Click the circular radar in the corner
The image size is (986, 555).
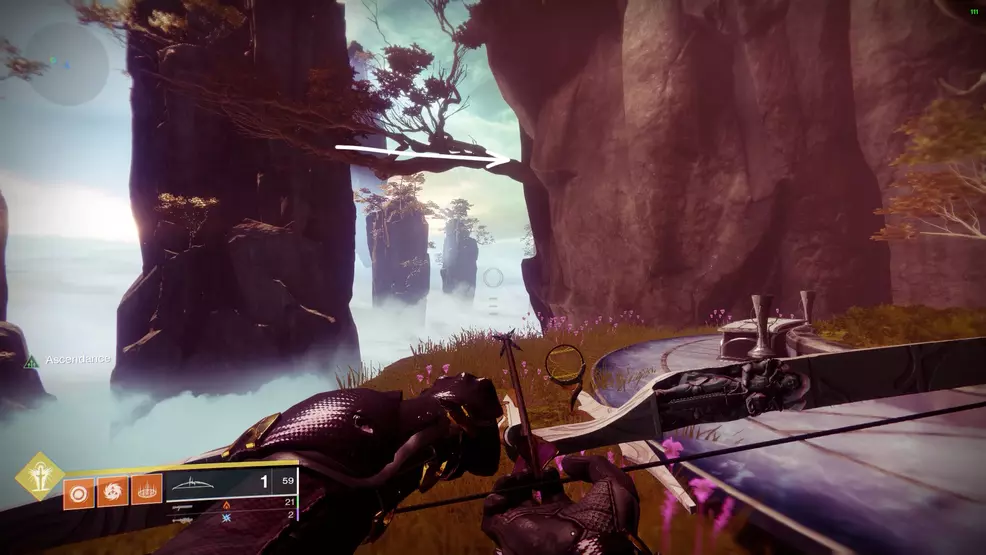pyautogui.click(x=67, y=62)
